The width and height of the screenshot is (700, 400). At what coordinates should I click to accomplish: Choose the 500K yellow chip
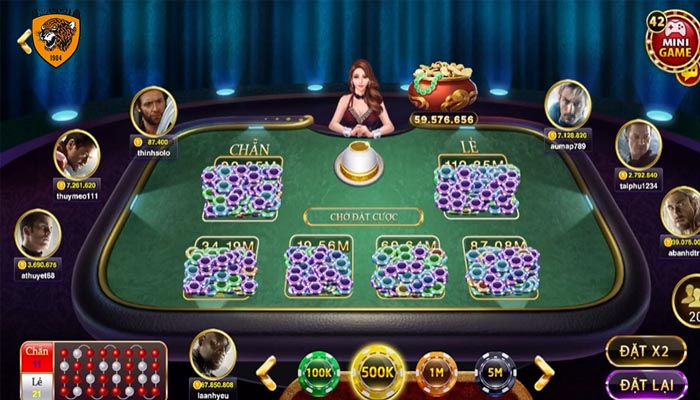378,372
